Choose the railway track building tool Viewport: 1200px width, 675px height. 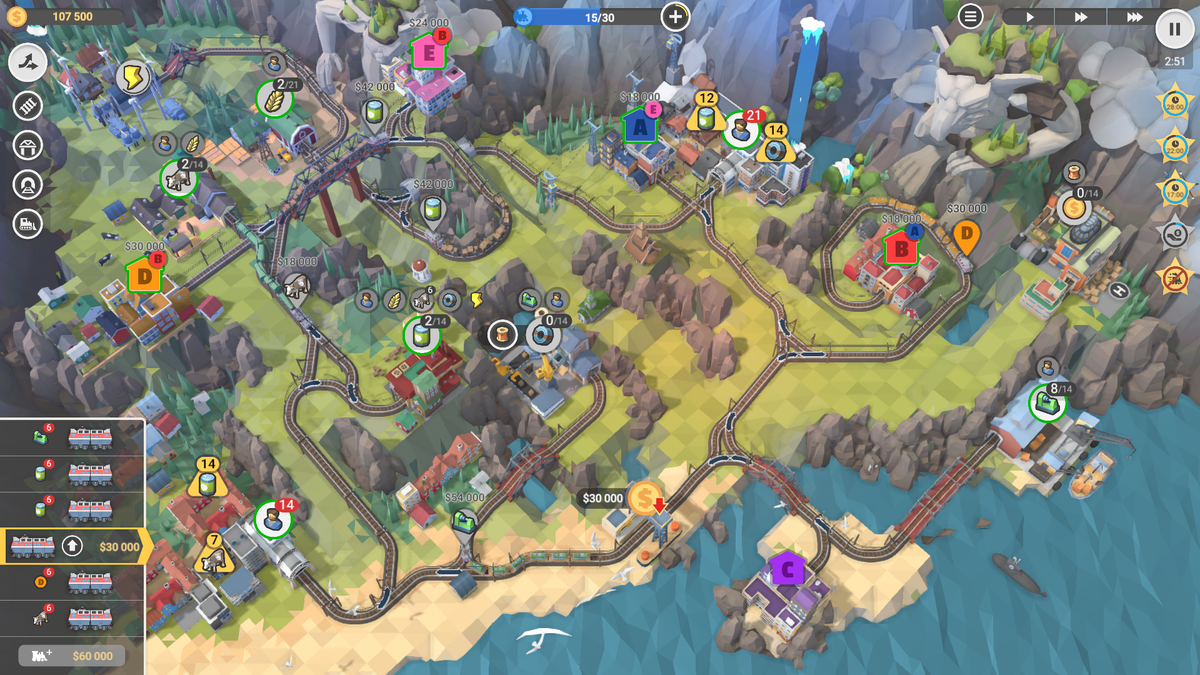pyautogui.click(x=28, y=105)
